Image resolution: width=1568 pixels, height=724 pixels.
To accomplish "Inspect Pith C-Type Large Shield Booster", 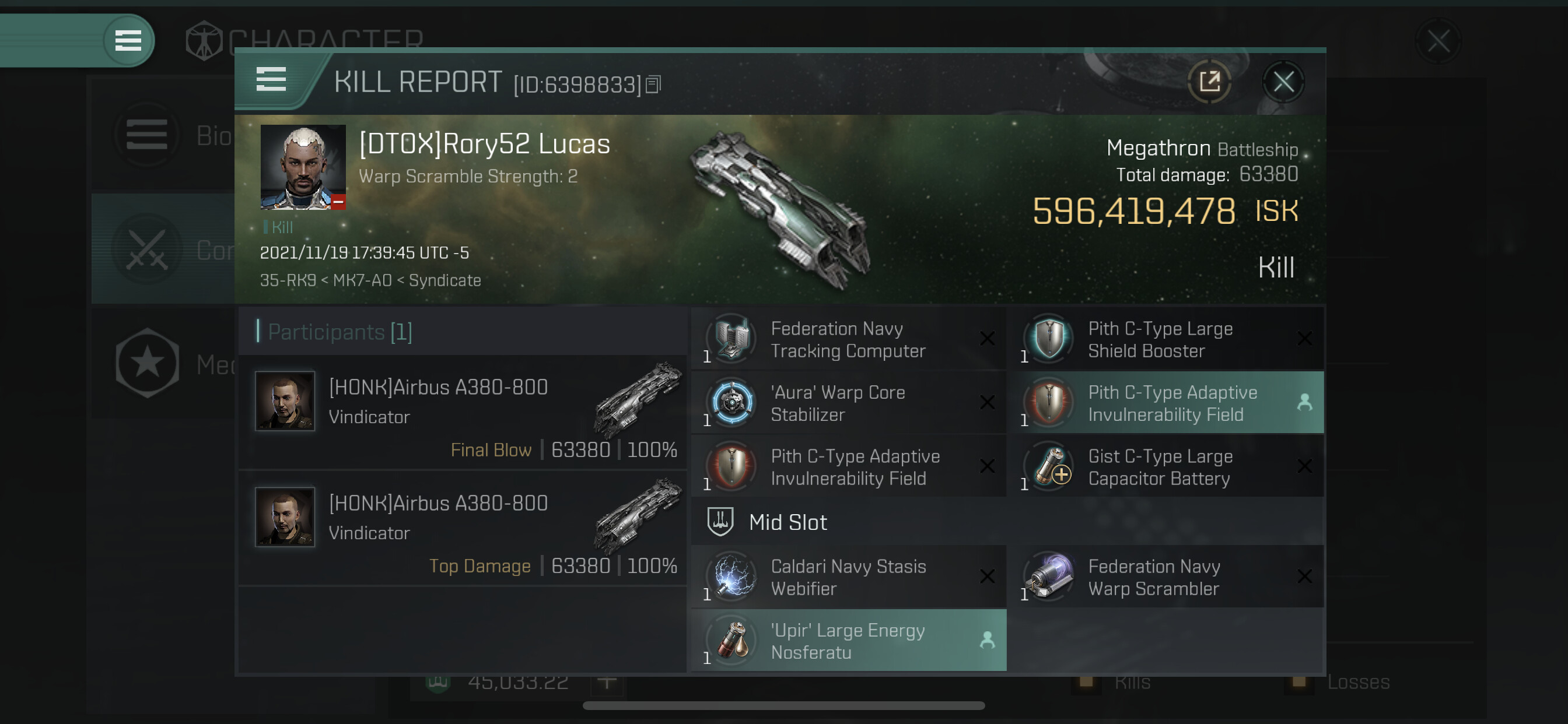I will tap(1164, 339).
